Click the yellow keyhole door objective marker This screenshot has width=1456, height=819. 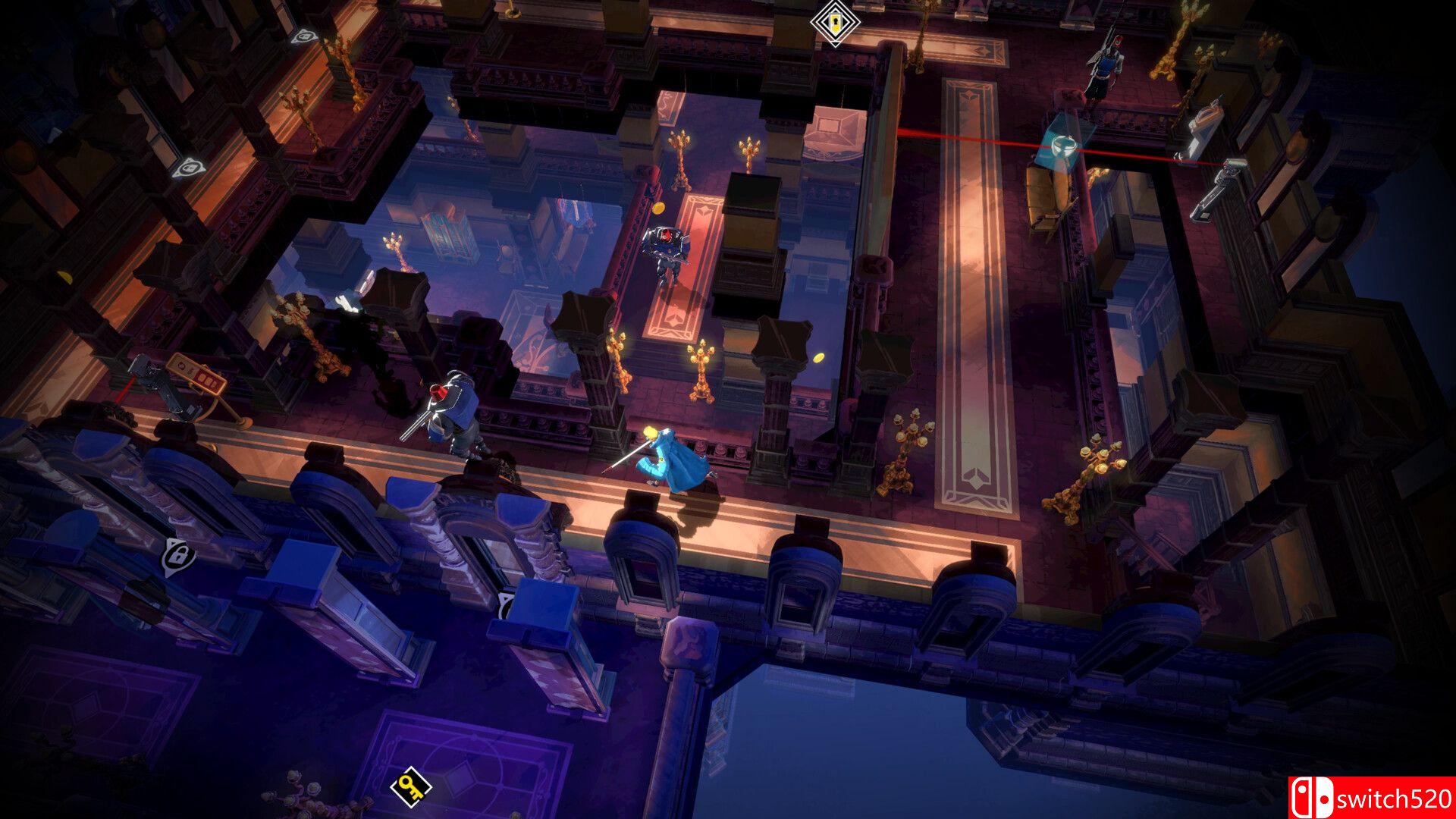(834, 22)
